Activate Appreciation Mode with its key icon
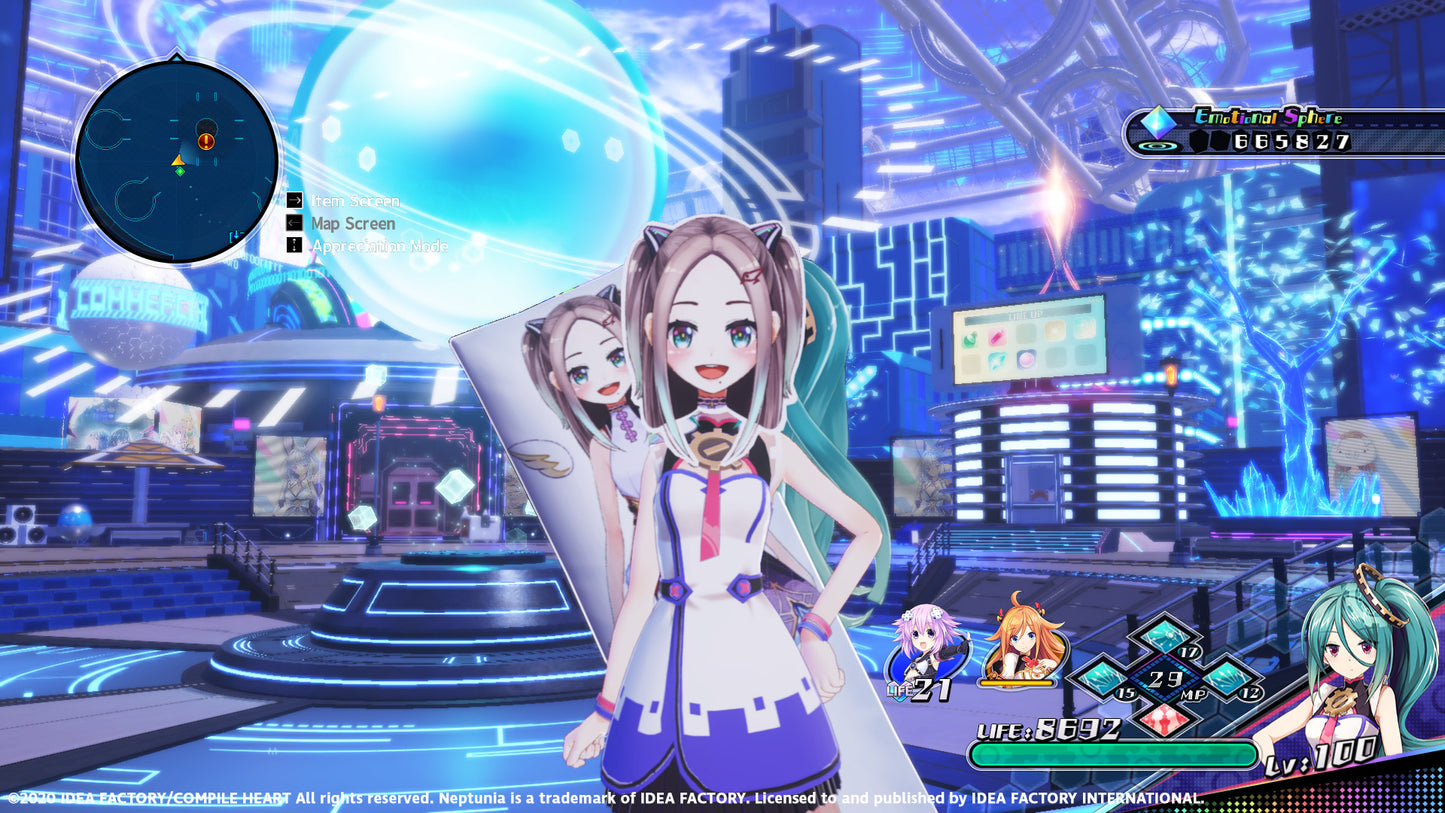This screenshot has width=1445, height=813. pyautogui.click(x=293, y=244)
